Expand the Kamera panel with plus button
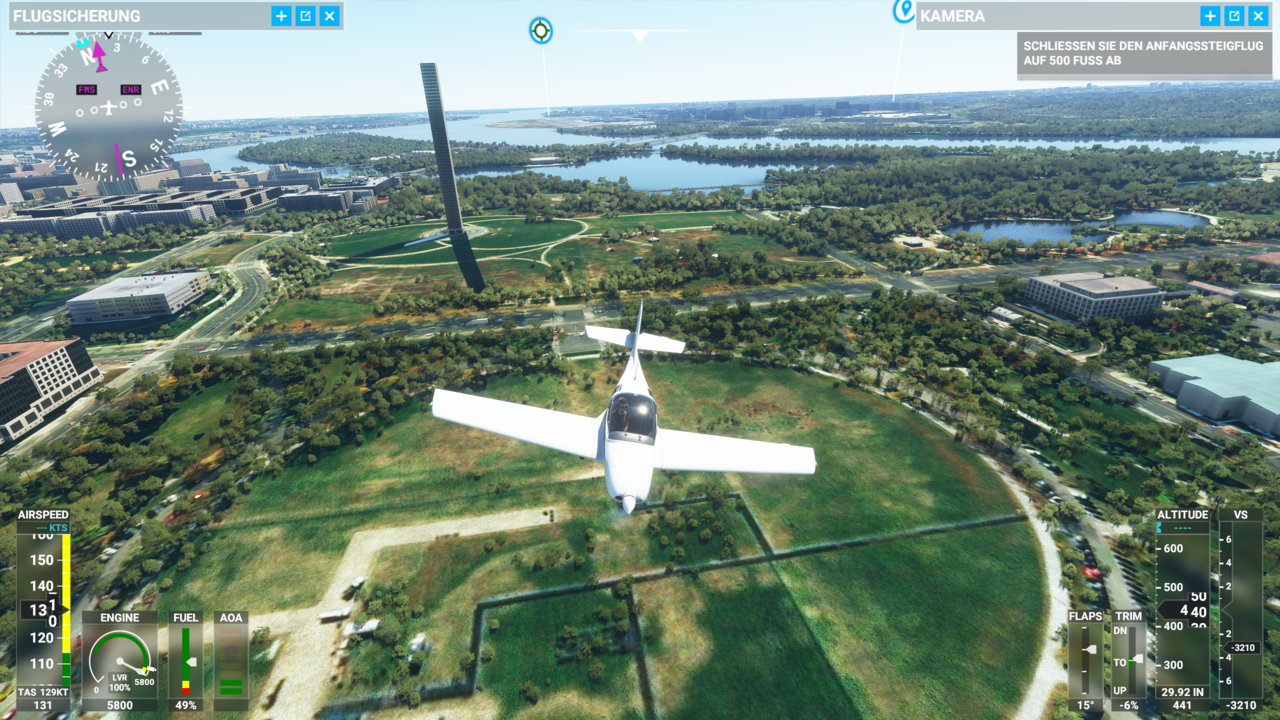The height and width of the screenshot is (720, 1280). 1210,16
